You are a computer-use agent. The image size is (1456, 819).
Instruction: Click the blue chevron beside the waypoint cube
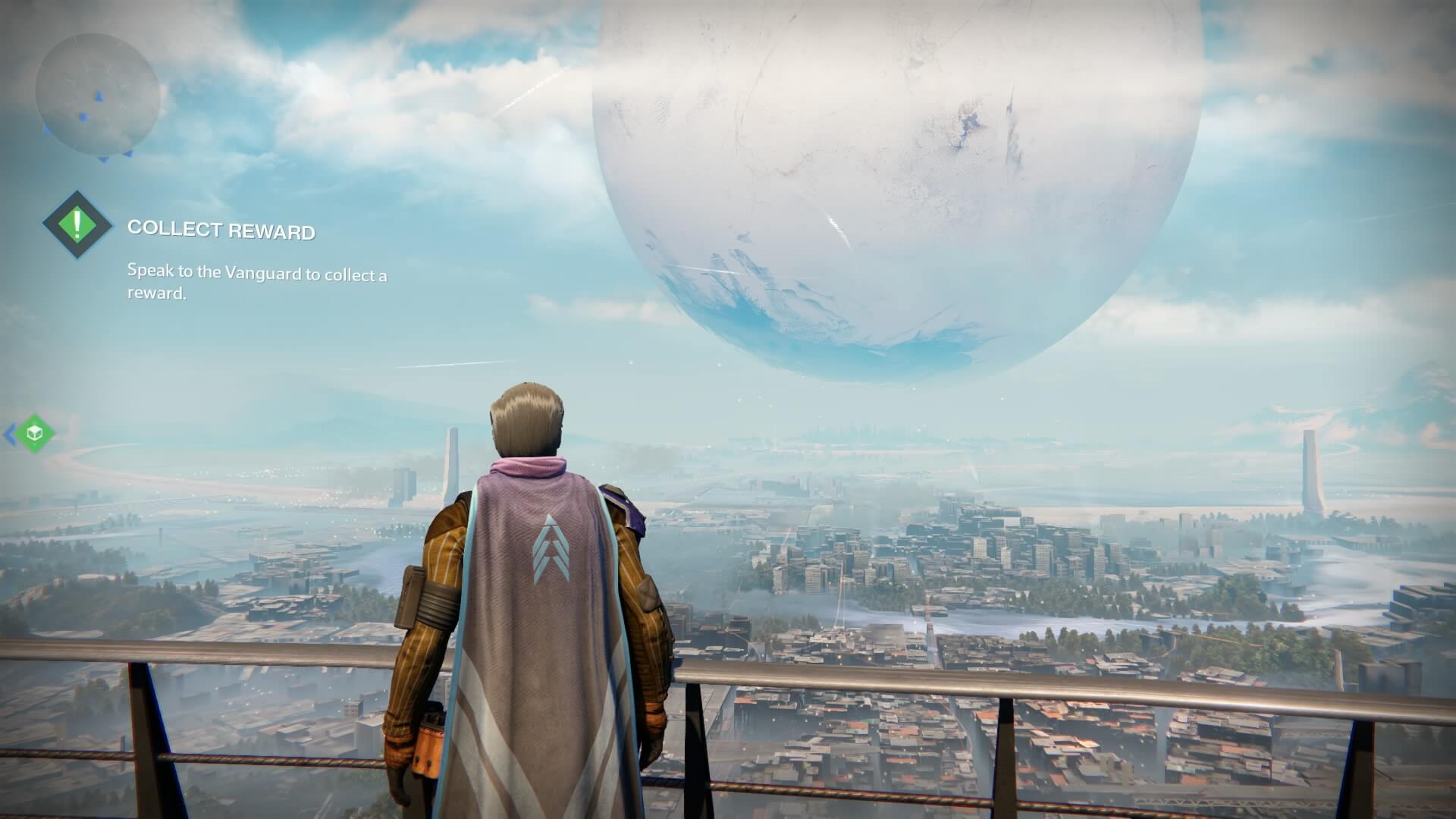[x=9, y=434]
